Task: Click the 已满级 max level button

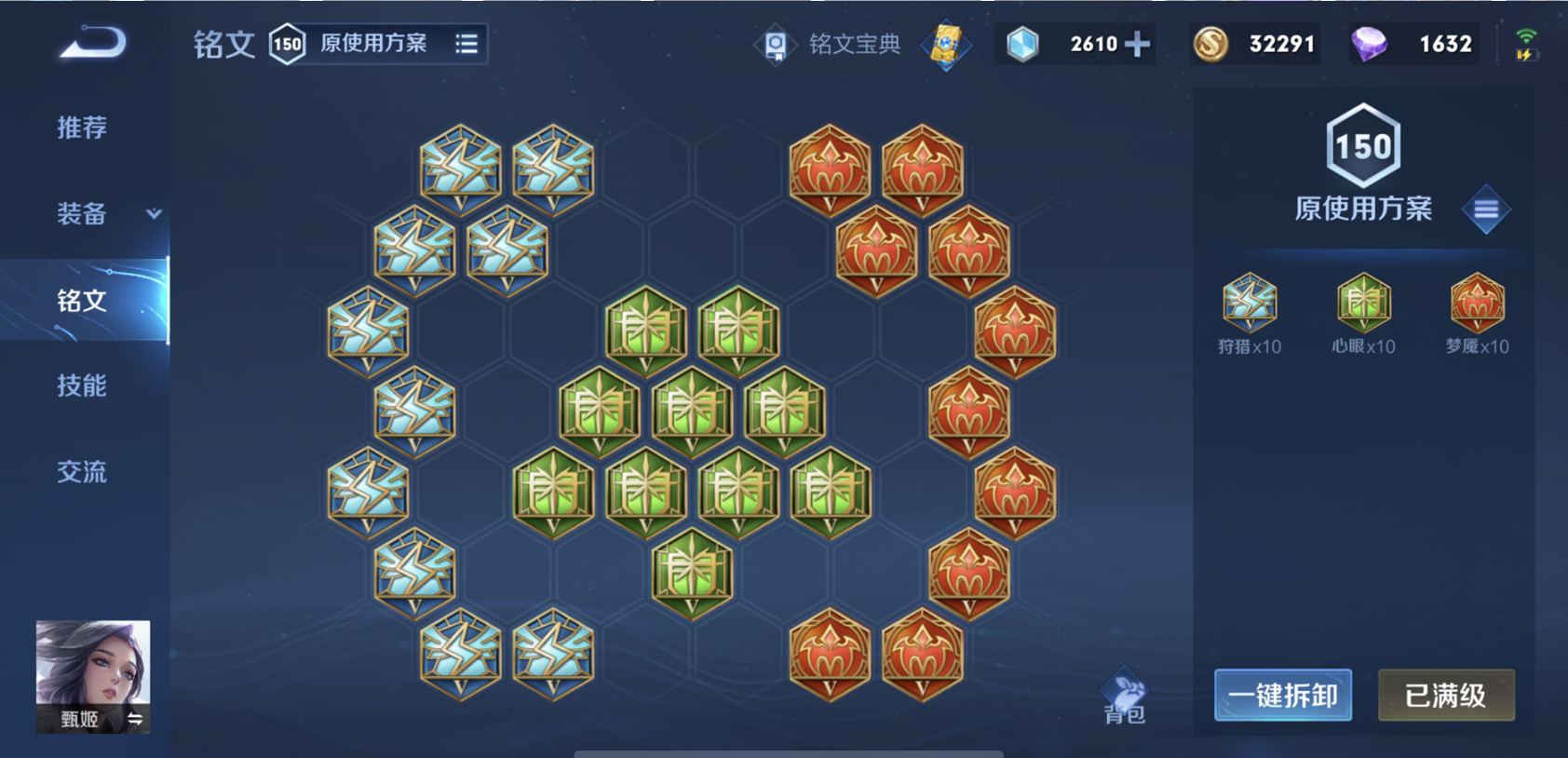Action: 1446,696
